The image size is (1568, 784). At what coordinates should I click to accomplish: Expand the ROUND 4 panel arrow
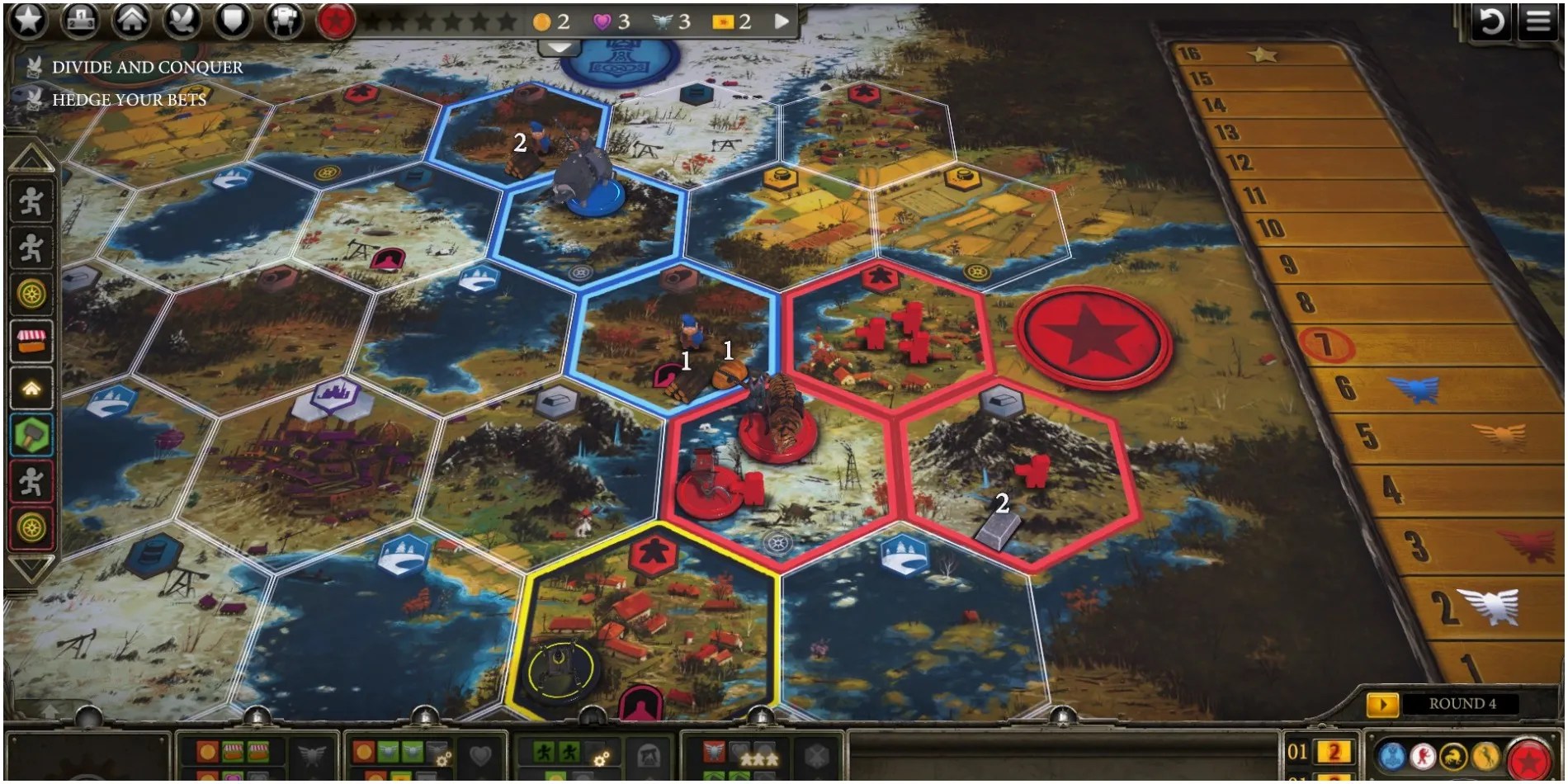[1383, 705]
